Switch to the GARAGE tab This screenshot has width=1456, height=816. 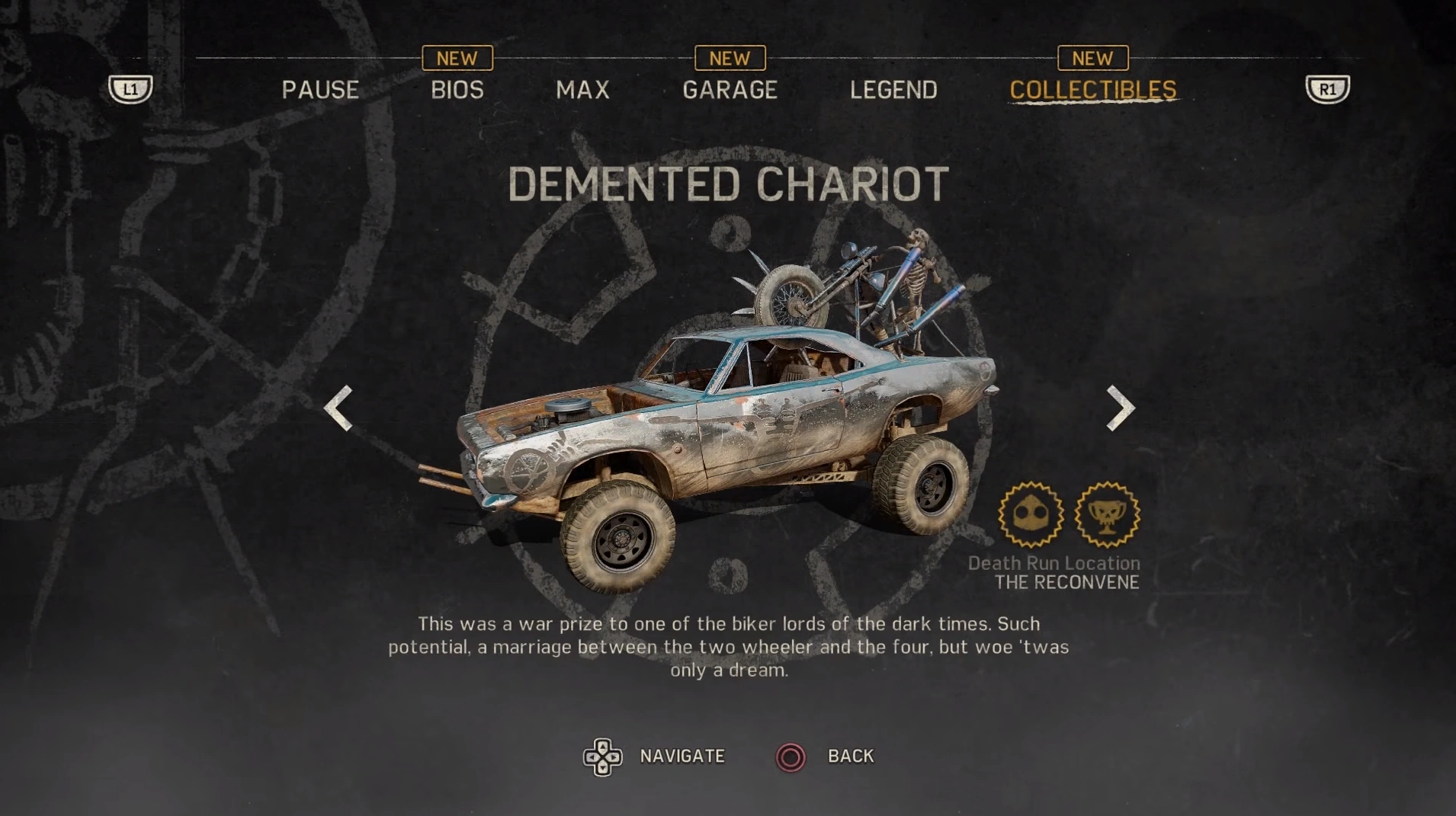click(730, 89)
